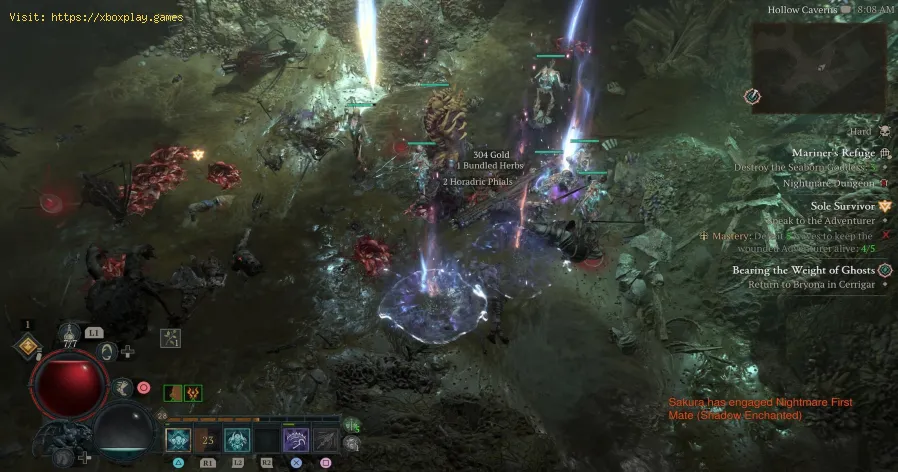Select the skill slot on cooldown showing 23
Image resolution: width=898 pixels, height=472 pixels.
tap(209, 440)
